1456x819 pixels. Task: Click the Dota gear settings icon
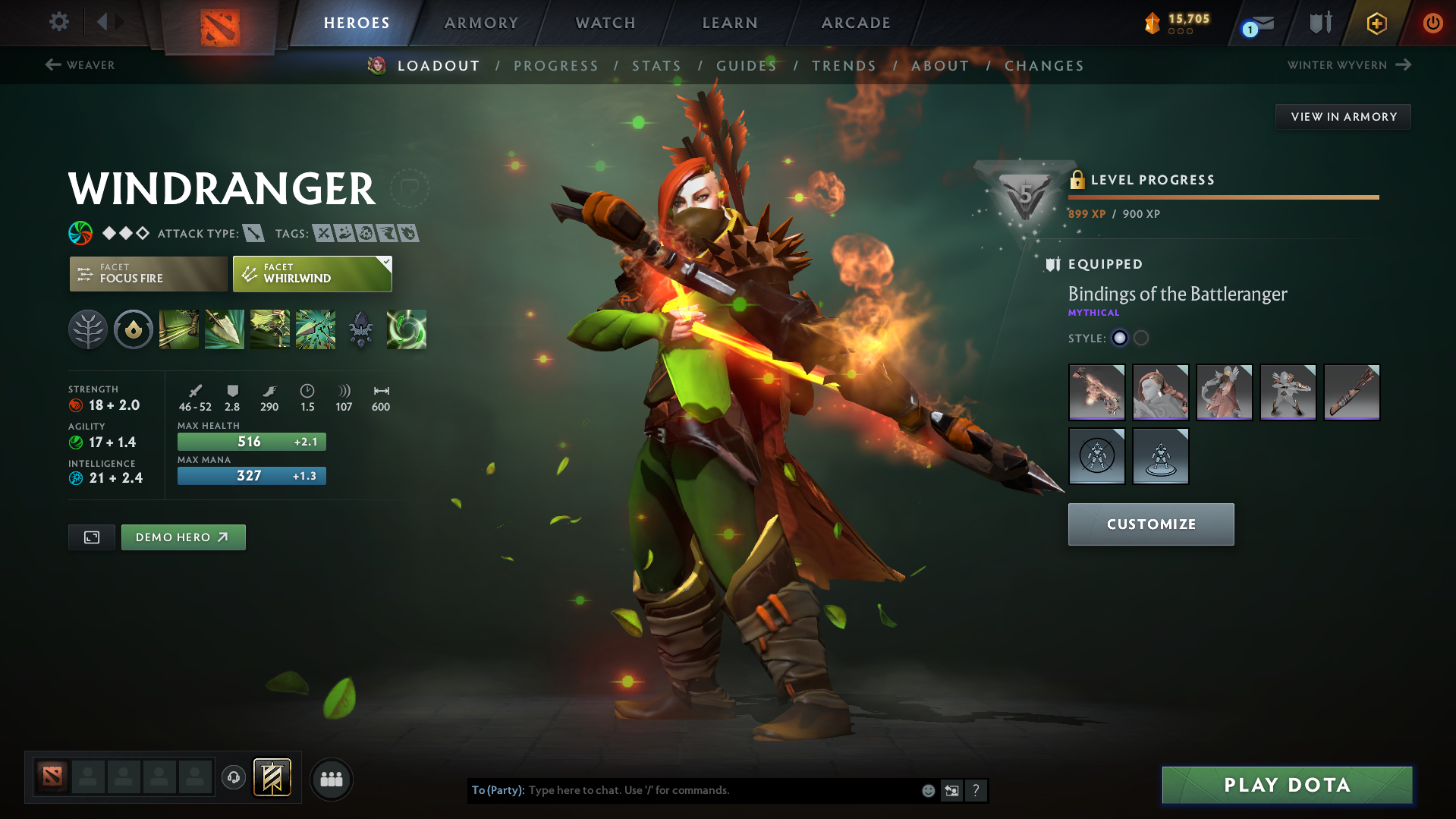58,23
